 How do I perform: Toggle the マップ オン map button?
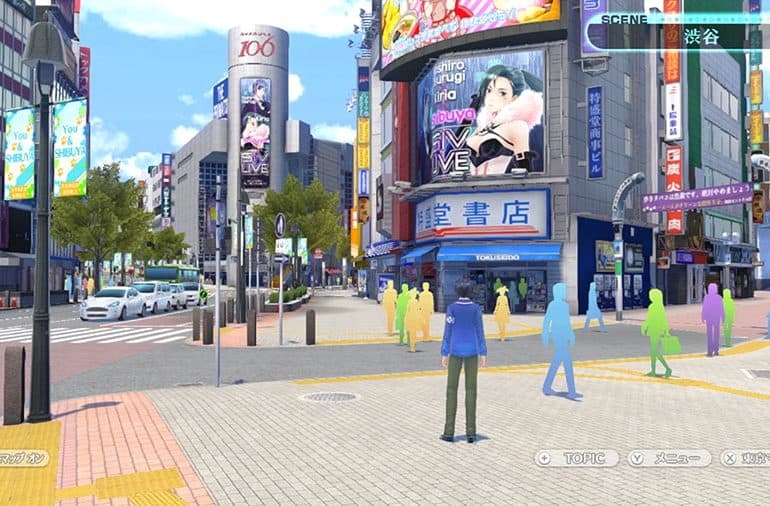(x=24, y=458)
